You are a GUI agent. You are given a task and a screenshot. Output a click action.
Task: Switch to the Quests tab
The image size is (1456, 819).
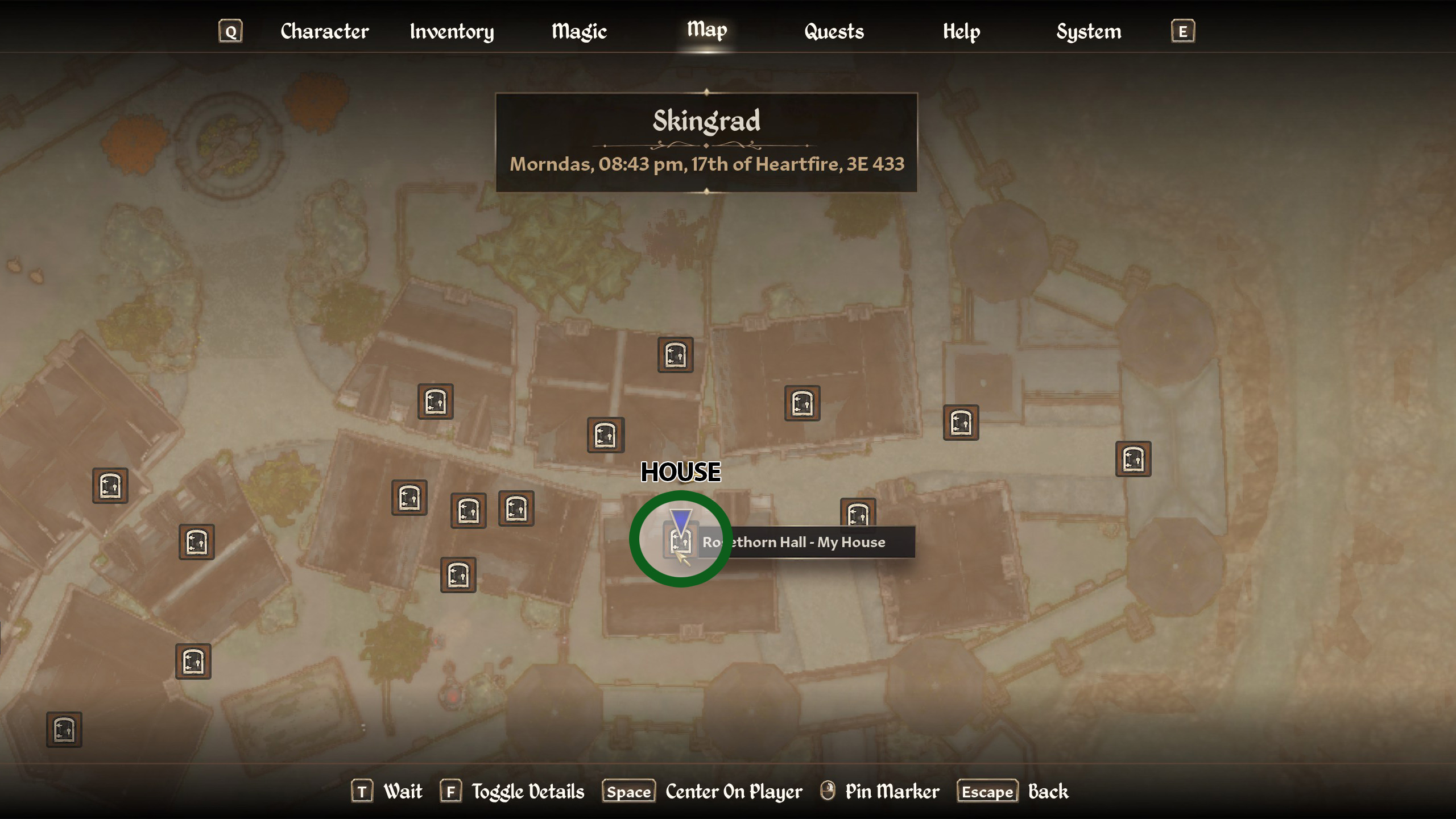pos(833,31)
